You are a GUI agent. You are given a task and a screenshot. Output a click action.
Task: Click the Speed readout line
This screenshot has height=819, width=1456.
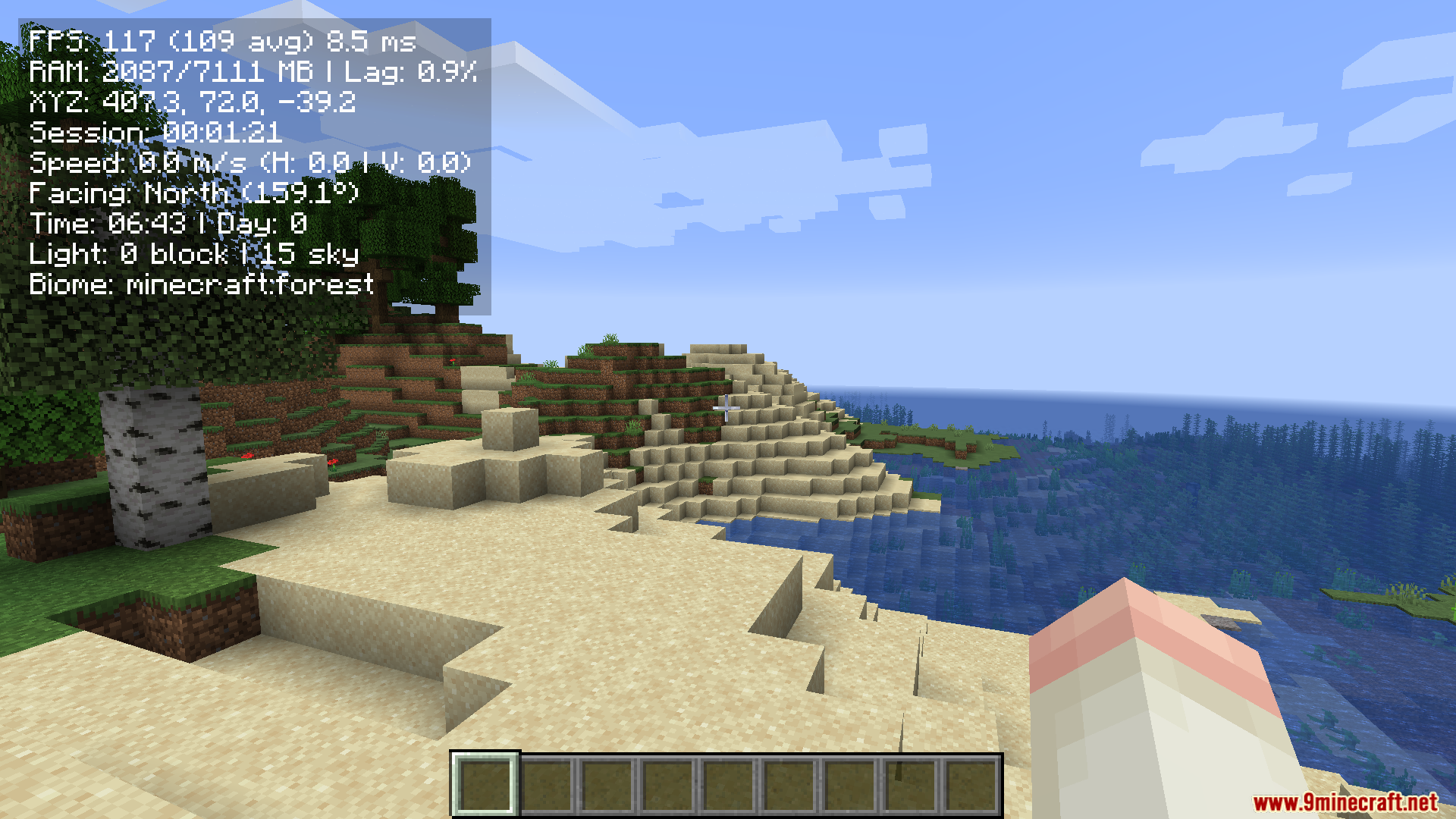249,164
